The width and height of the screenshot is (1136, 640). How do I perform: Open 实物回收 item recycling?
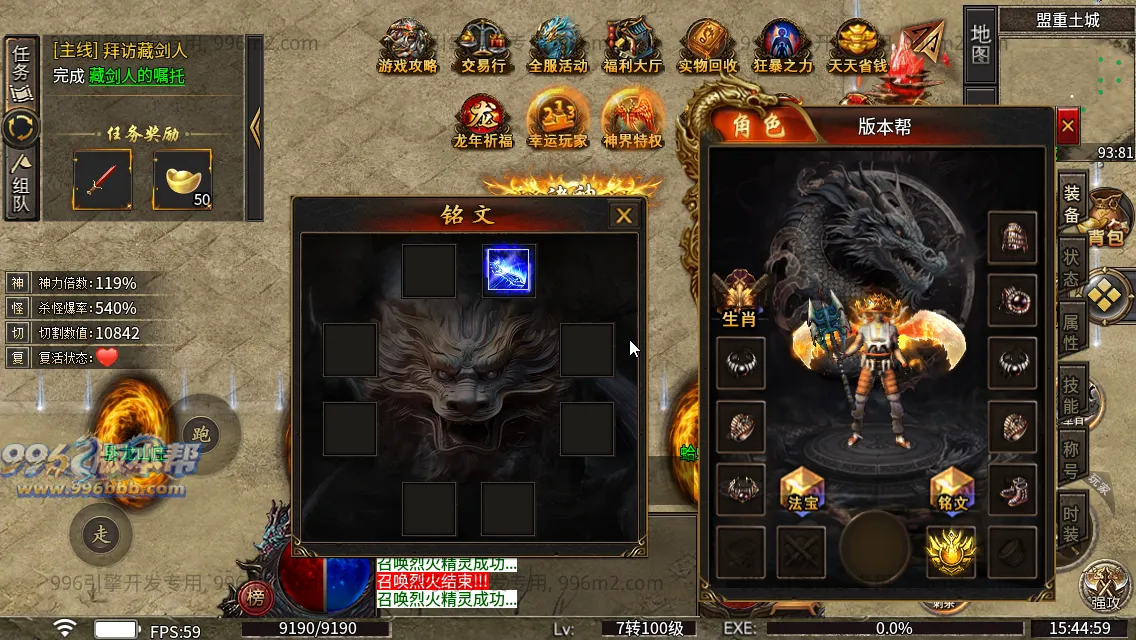click(x=707, y=48)
